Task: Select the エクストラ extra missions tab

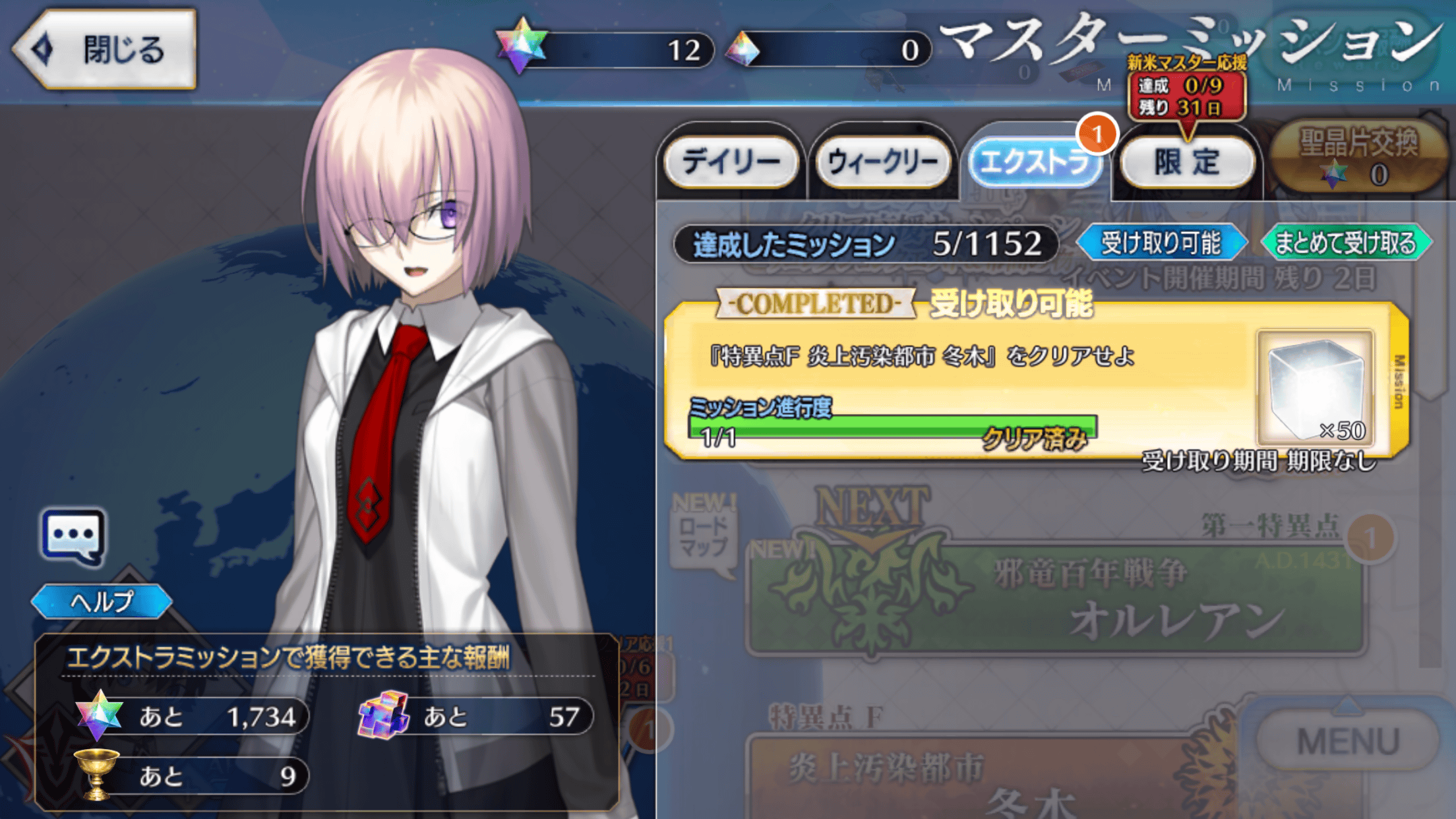Action: point(1034,162)
